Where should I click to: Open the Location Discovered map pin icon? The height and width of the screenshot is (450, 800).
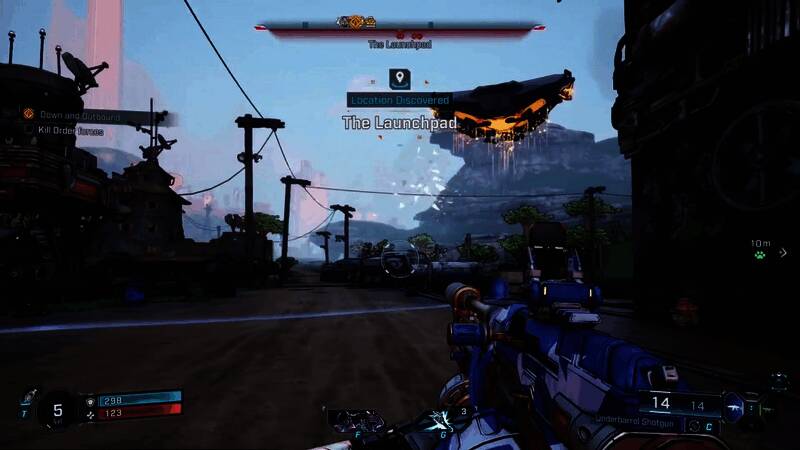[399, 78]
